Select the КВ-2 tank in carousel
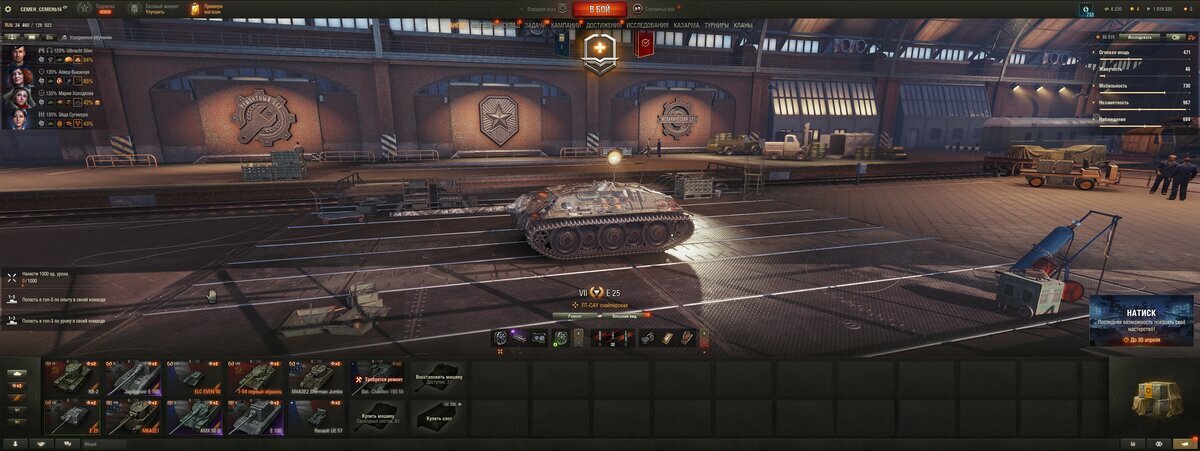The image size is (1200, 451). pyautogui.click(x=72, y=377)
